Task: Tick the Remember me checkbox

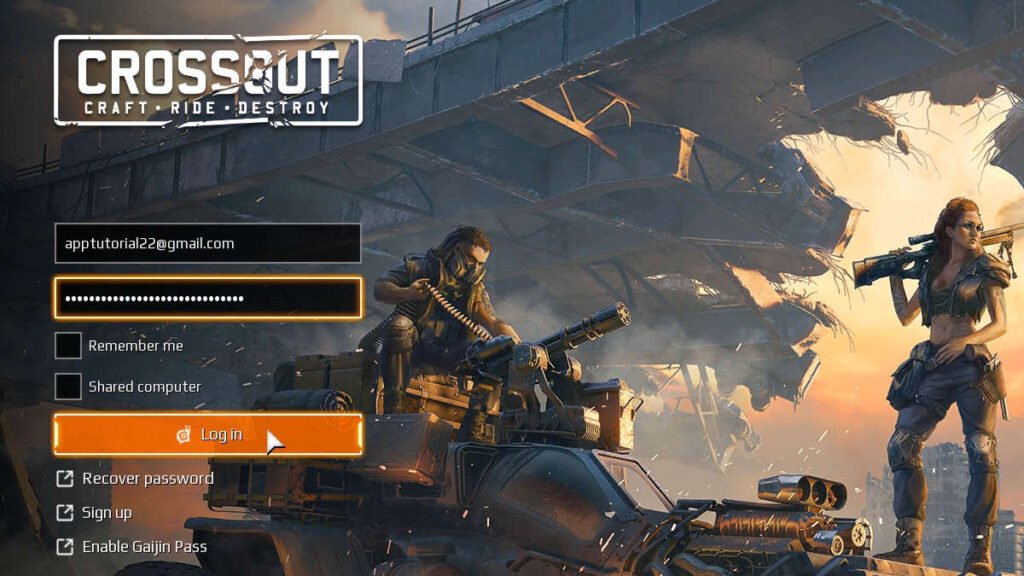Action: (68, 346)
